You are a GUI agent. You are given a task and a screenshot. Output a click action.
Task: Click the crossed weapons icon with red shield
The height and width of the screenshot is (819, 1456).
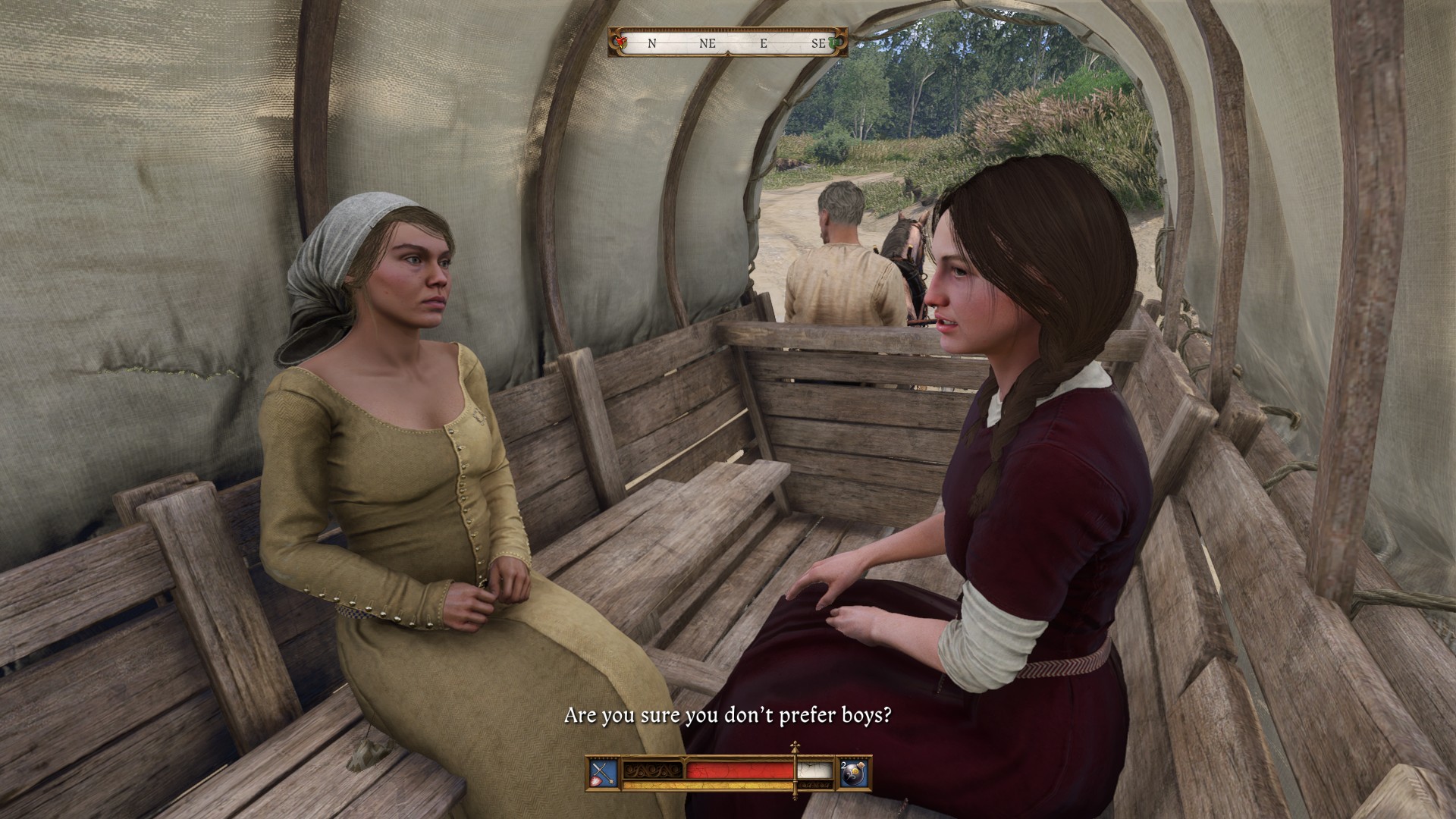click(604, 773)
